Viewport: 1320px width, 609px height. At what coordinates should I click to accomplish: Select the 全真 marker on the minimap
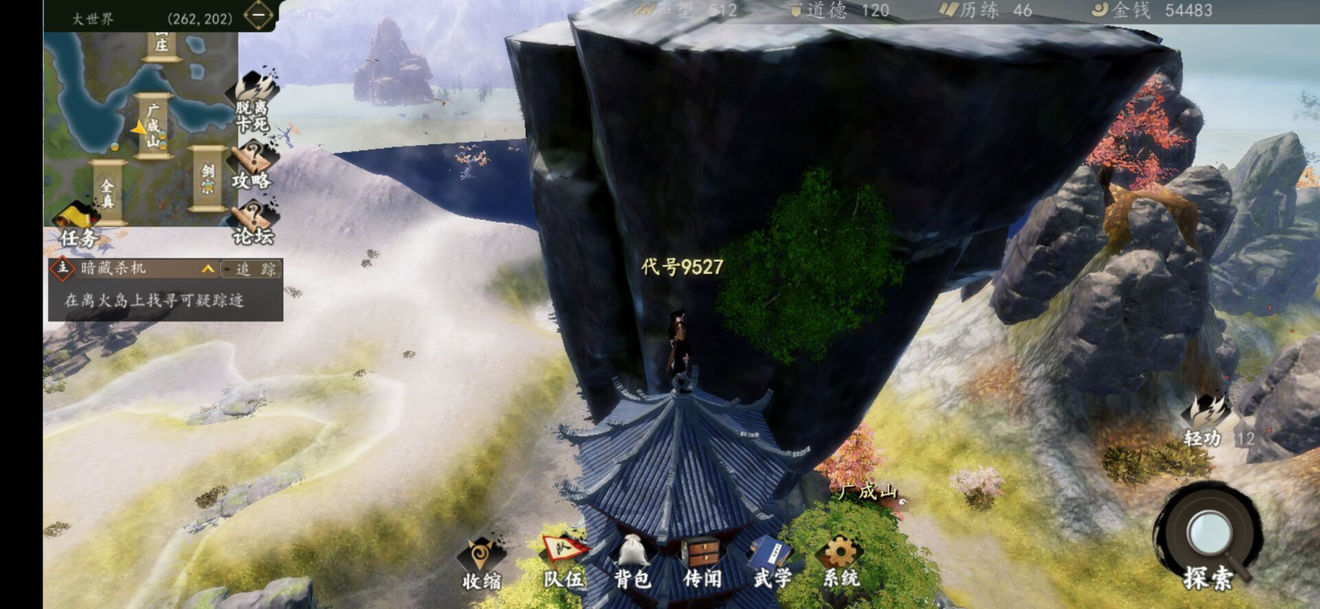[x=108, y=188]
